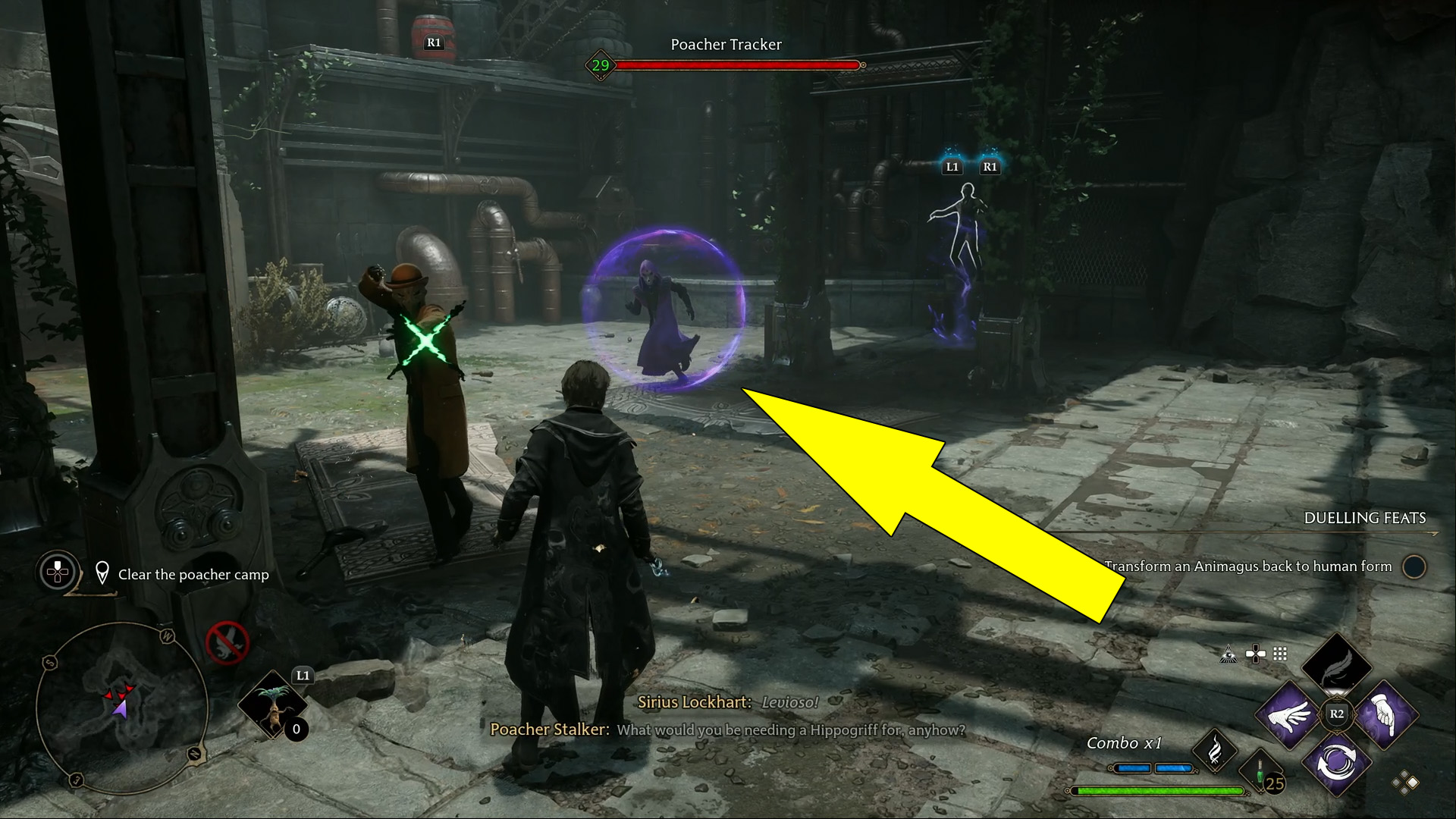The height and width of the screenshot is (819, 1456).
Task: Click the eye-in-triangle HUD icon
Action: pyautogui.click(x=1228, y=654)
